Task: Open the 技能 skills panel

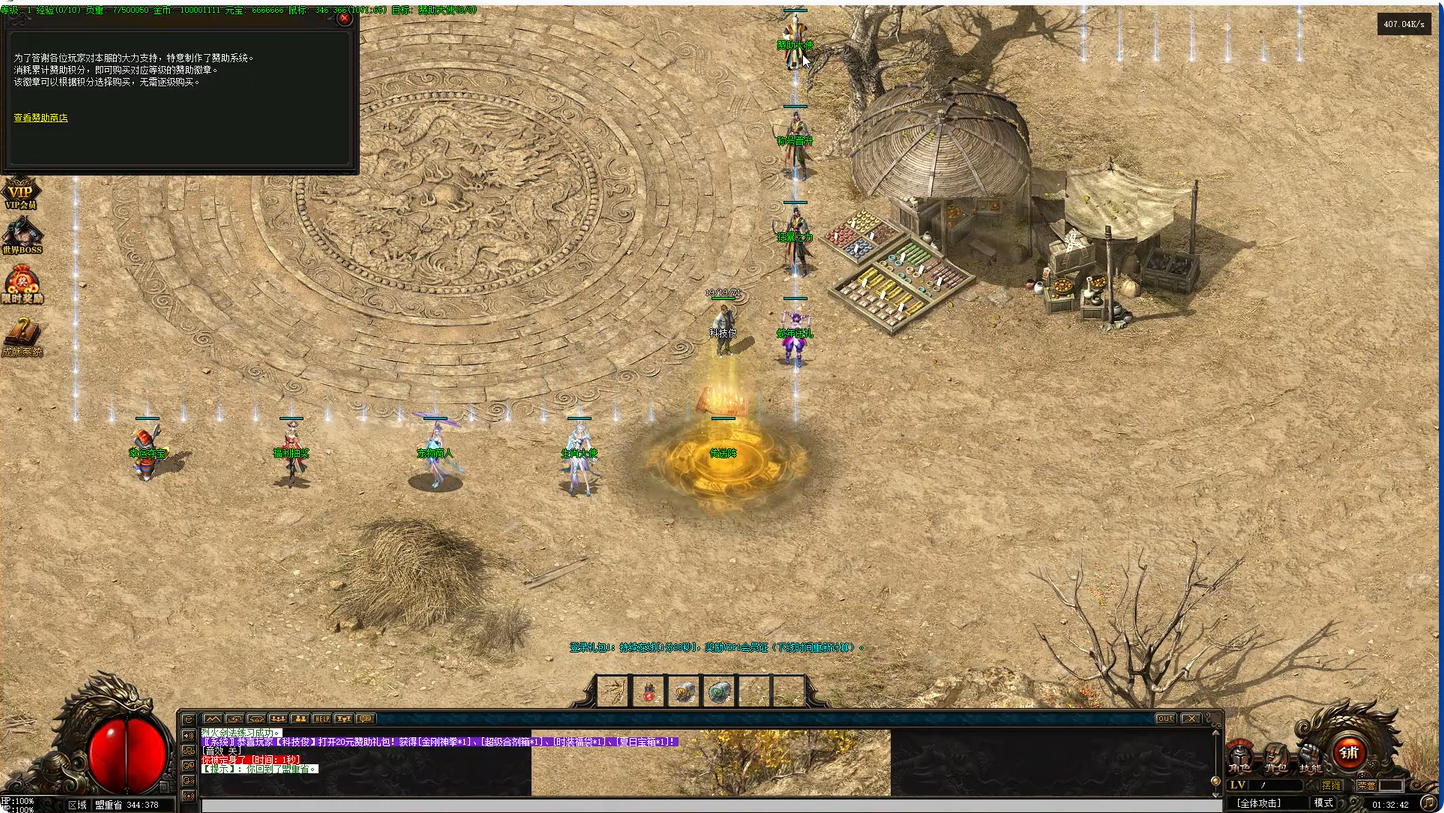Action: pyautogui.click(x=1309, y=757)
